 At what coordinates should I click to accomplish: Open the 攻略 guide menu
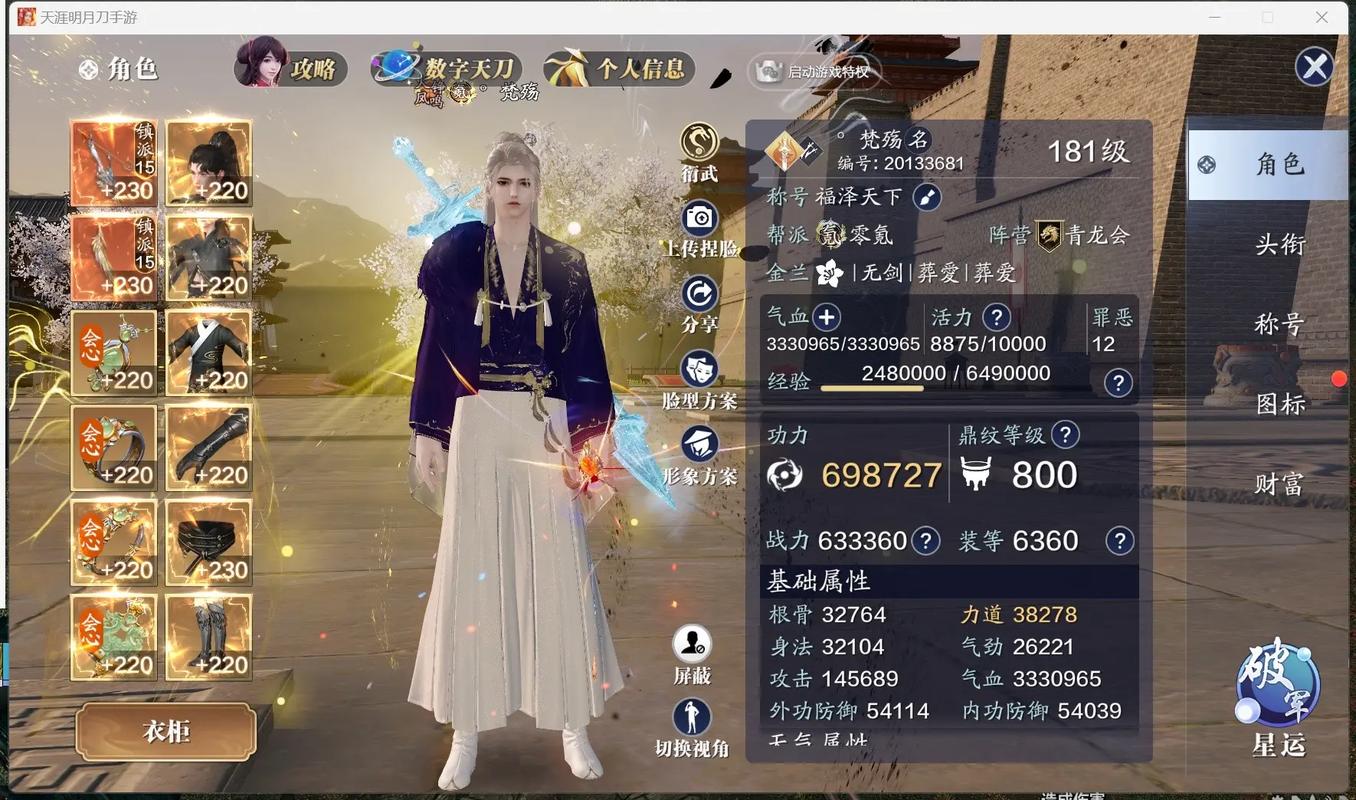click(292, 68)
